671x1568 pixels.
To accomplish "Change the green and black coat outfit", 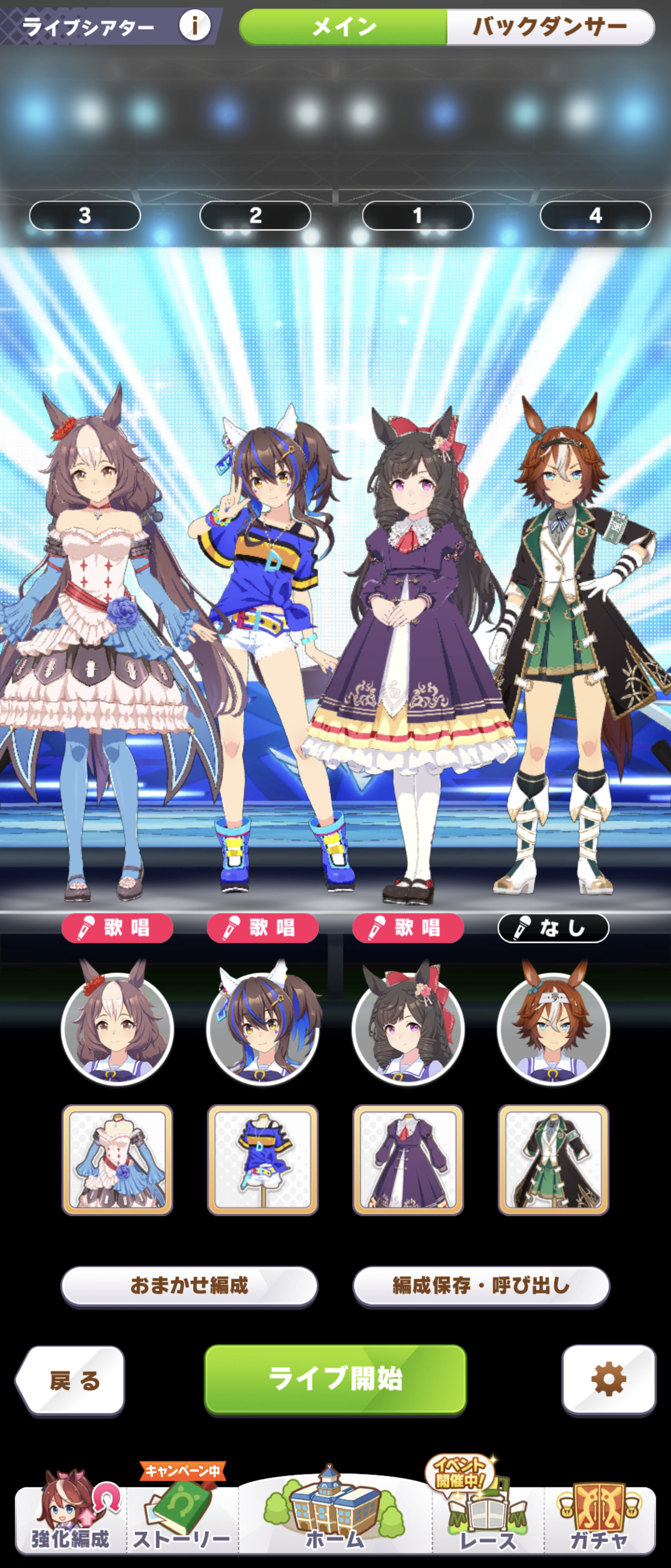I will pyautogui.click(x=553, y=1160).
